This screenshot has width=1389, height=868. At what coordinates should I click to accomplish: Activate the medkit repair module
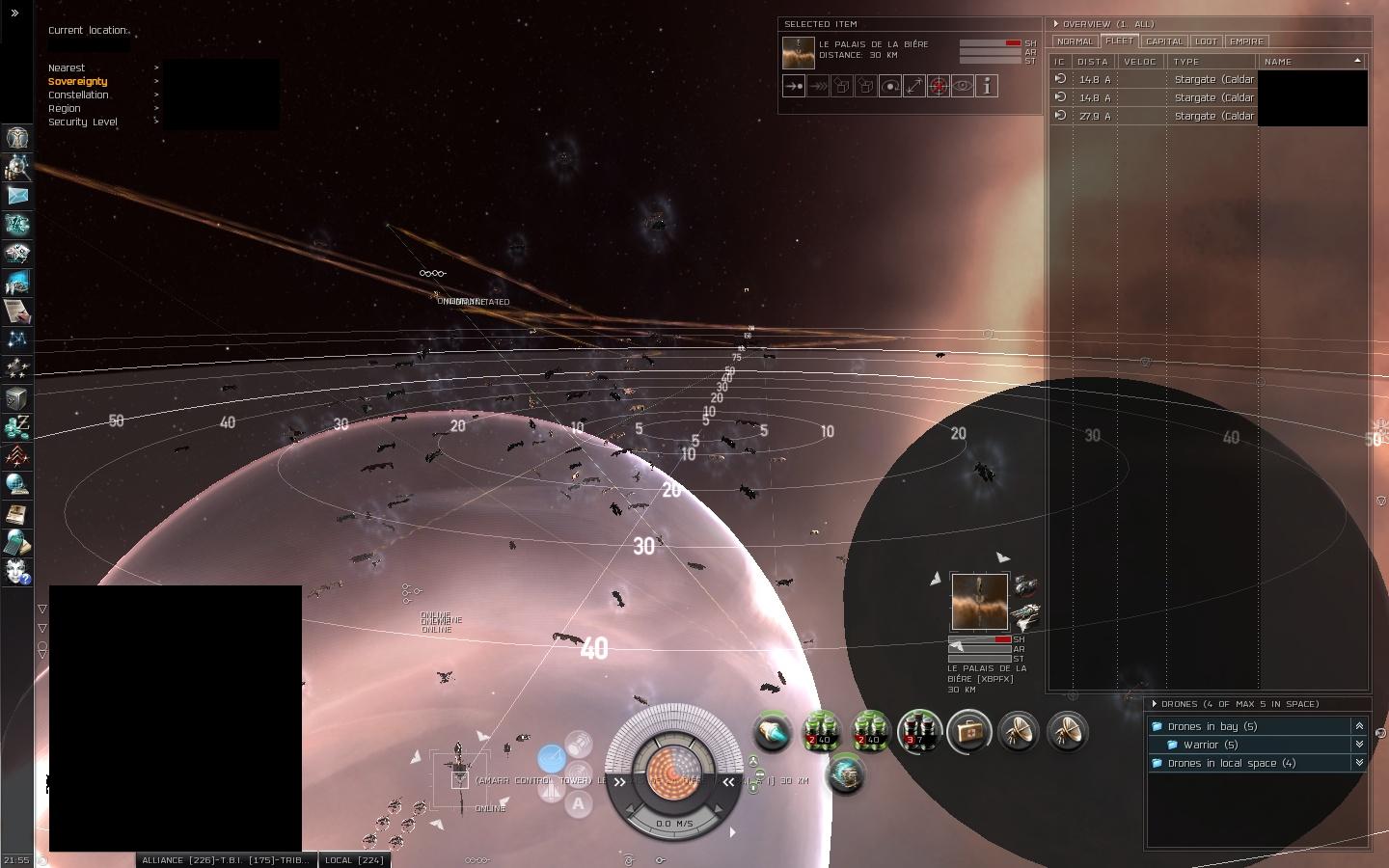(969, 732)
